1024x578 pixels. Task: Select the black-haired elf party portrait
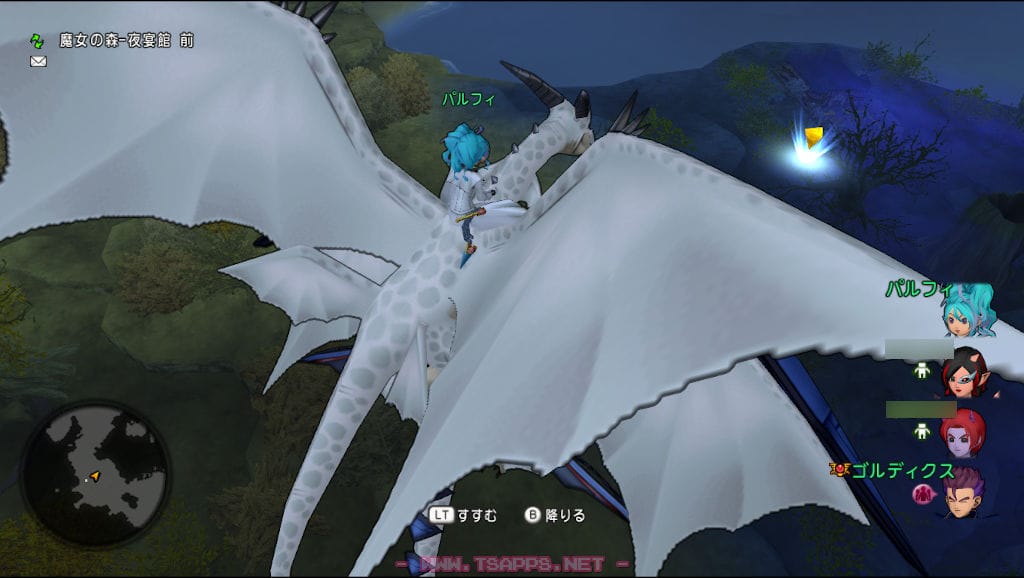pyautogui.click(x=964, y=372)
